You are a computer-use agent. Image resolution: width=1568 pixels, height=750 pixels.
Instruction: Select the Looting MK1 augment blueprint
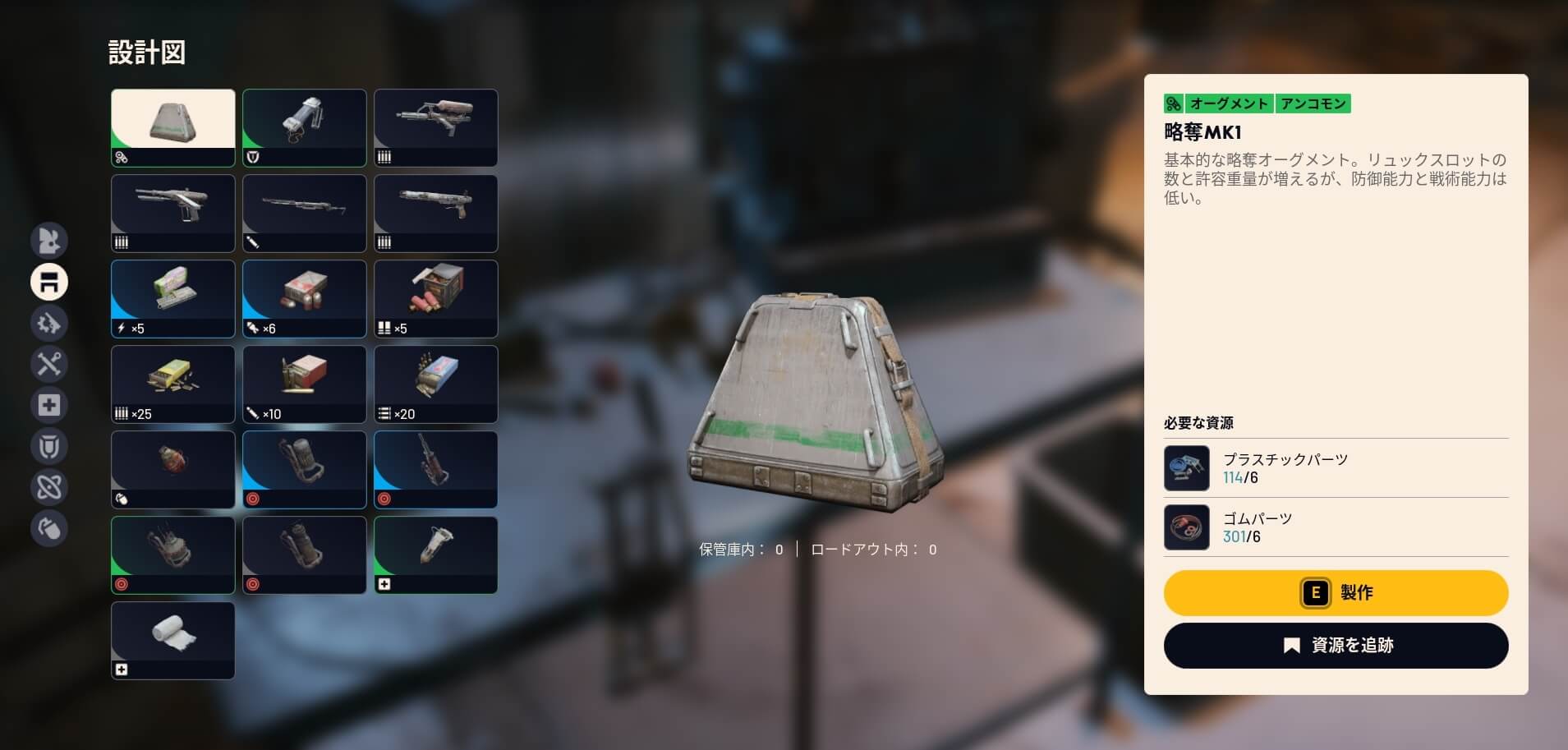coord(173,127)
